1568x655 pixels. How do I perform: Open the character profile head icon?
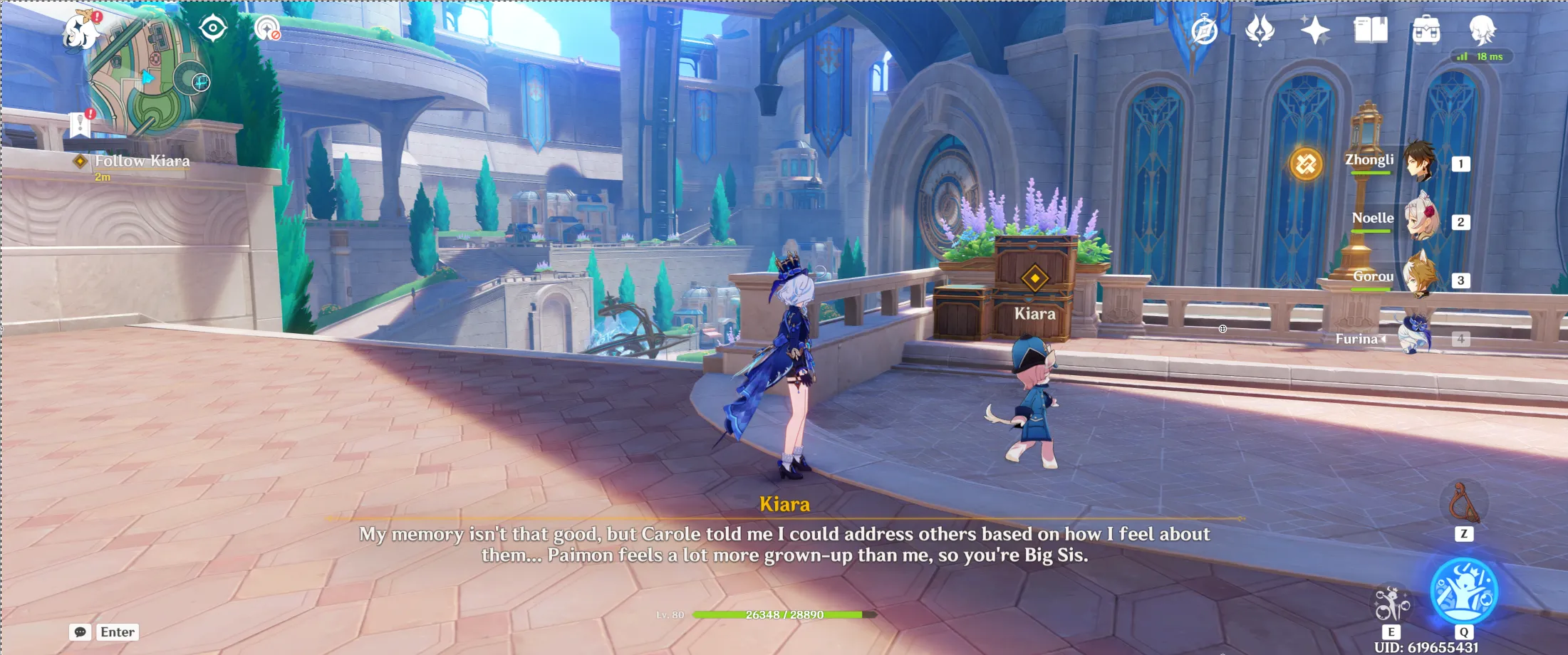point(1483,31)
